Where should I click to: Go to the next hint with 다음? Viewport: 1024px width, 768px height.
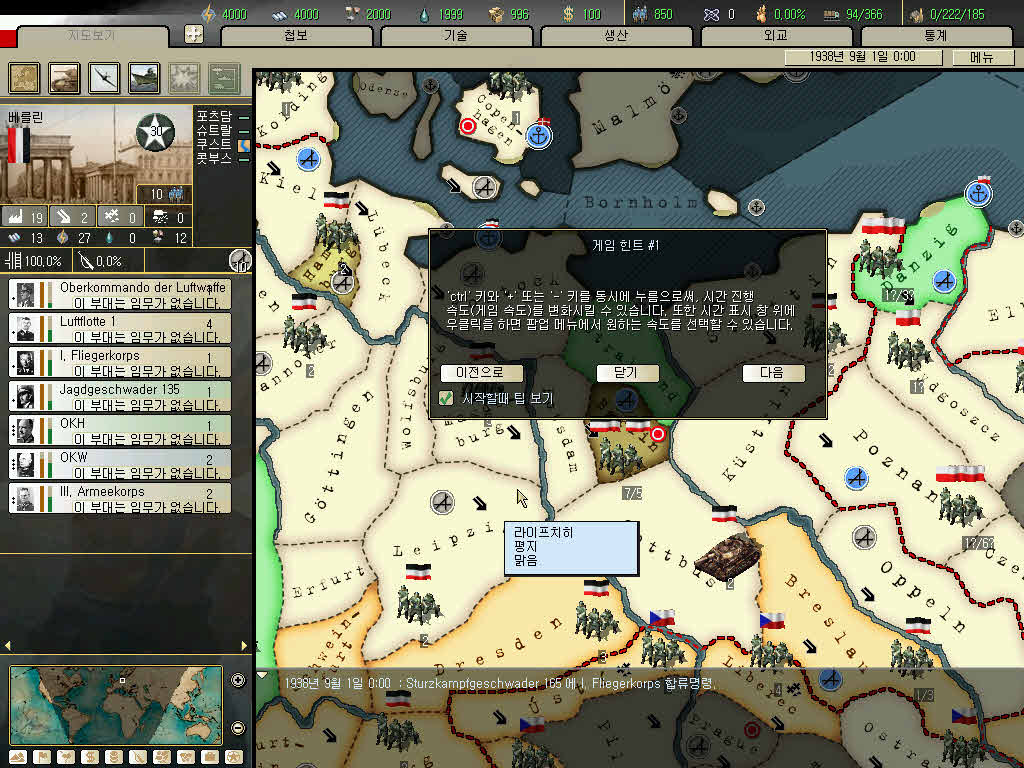pyautogui.click(x=773, y=373)
